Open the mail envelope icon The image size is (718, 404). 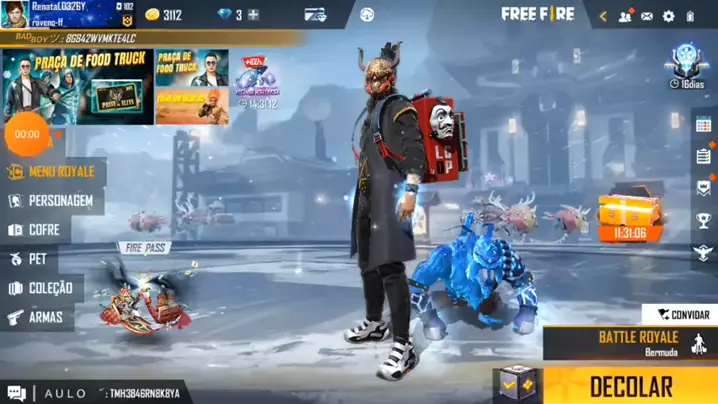click(647, 16)
